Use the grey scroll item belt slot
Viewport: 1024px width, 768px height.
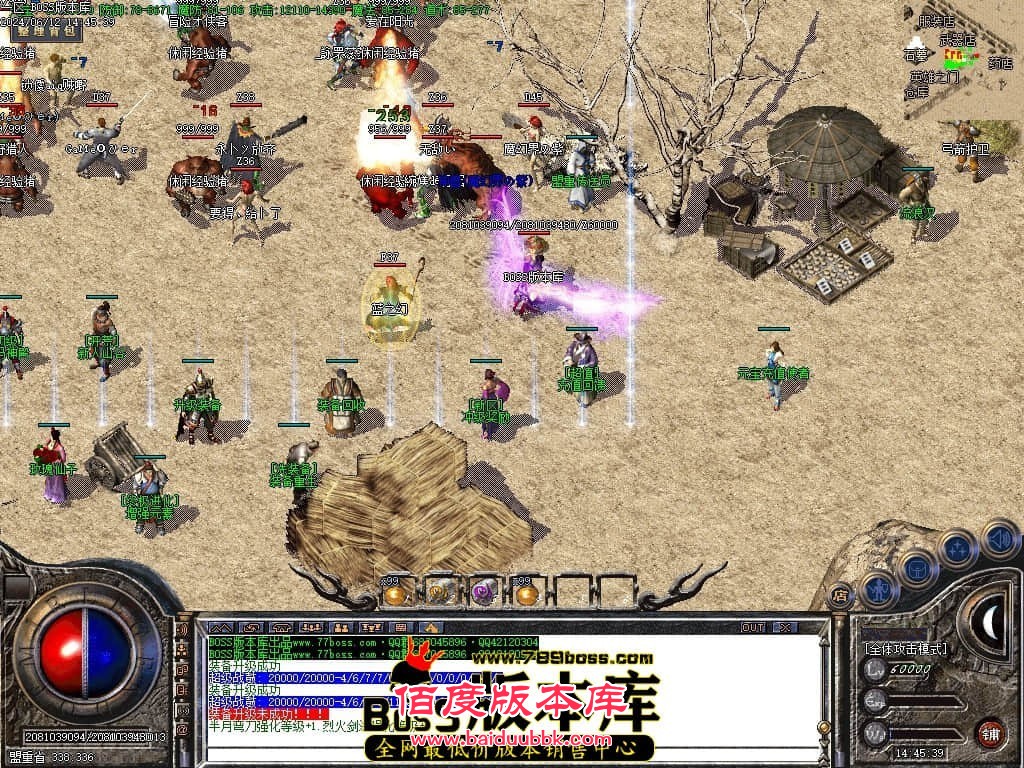pos(438,593)
